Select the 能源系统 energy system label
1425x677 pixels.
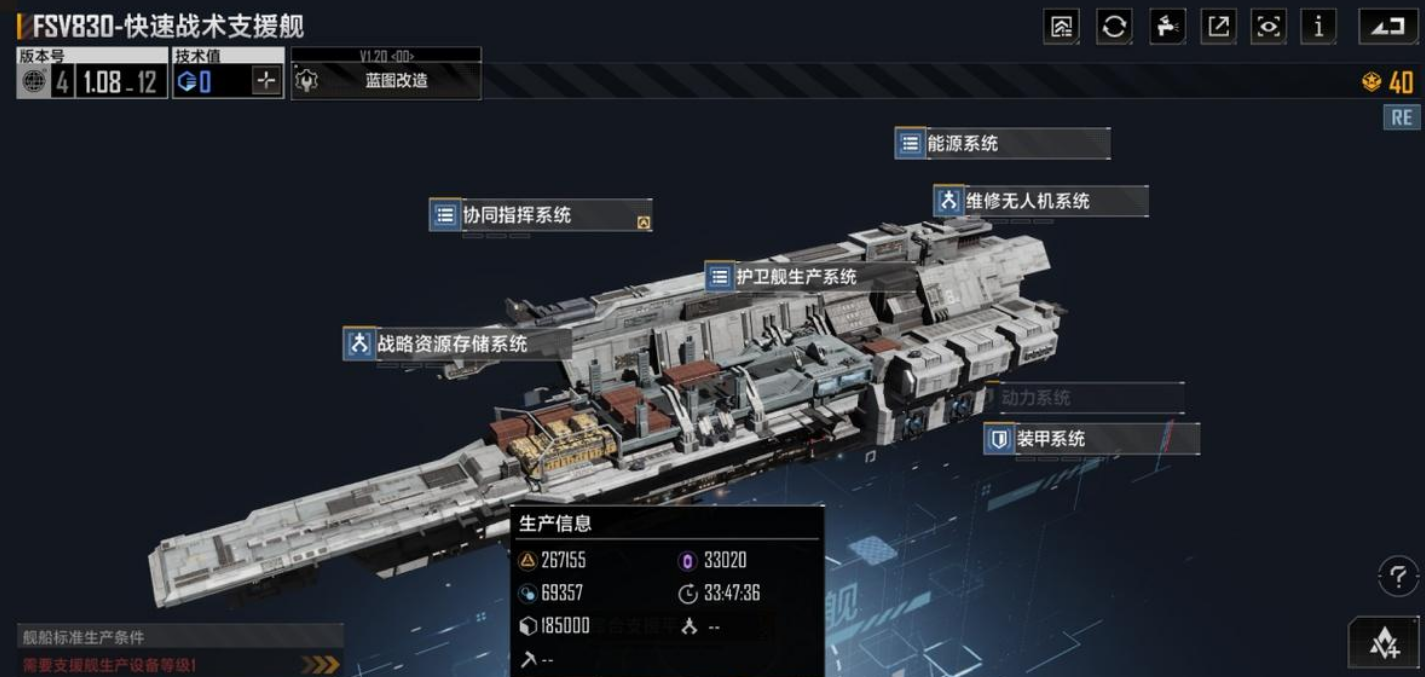[x=1002, y=143]
